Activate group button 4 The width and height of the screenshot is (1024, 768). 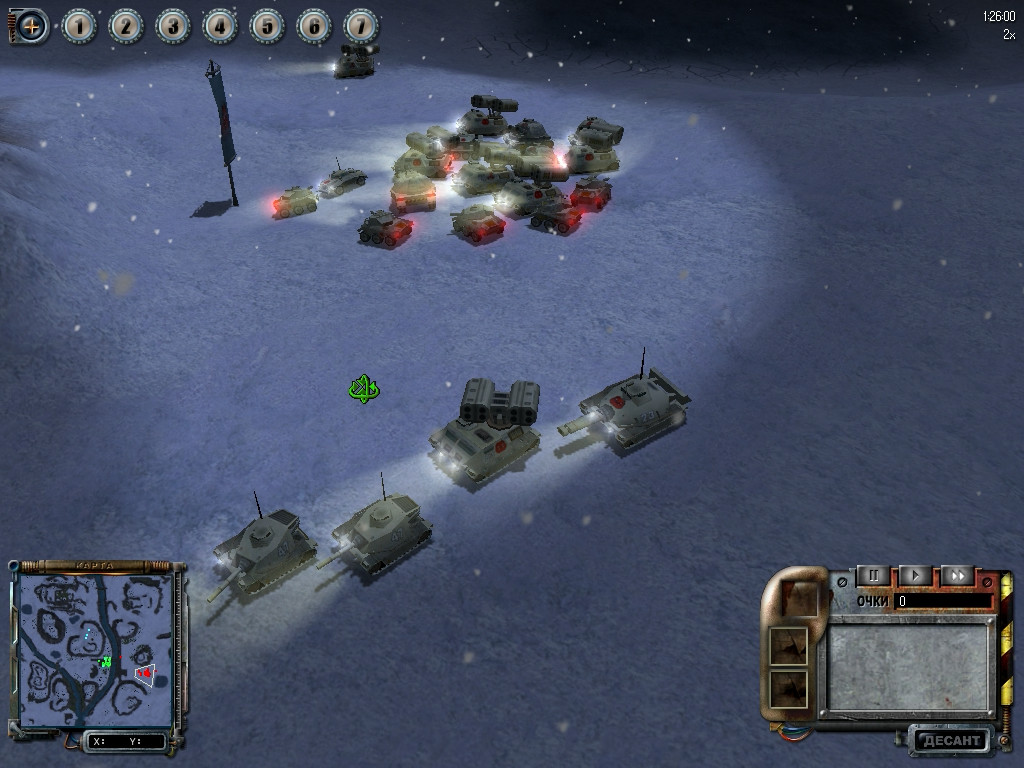(x=220, y=26)
